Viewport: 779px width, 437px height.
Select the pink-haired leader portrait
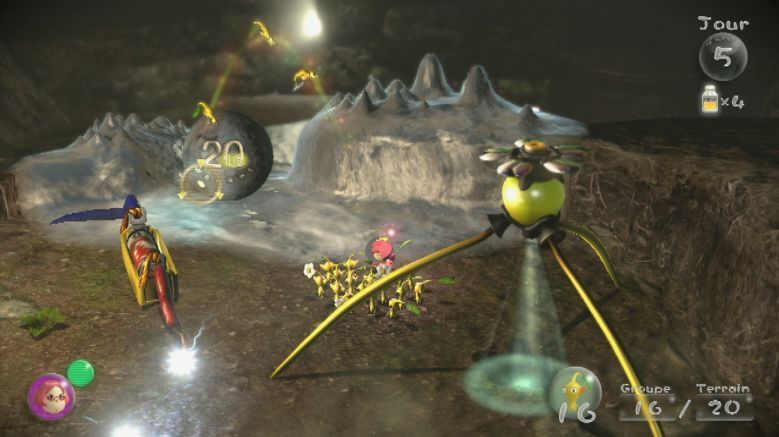(49, 396)
